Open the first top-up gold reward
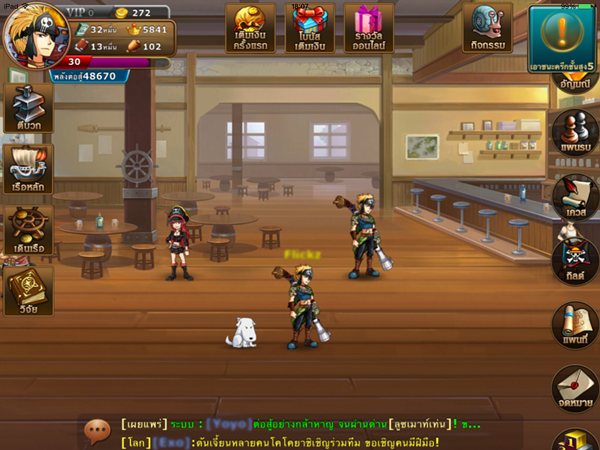 (x=250, y=27)
